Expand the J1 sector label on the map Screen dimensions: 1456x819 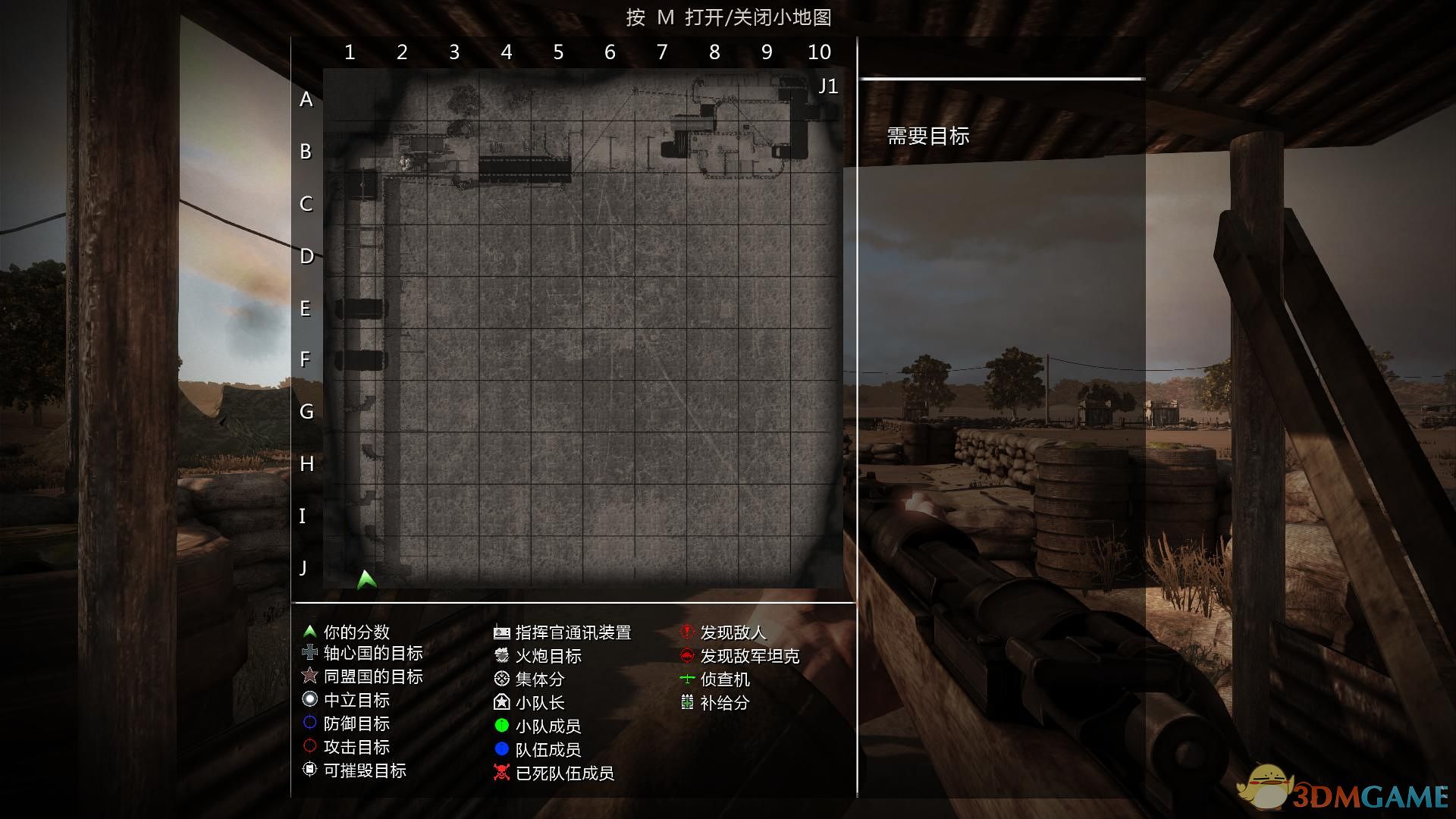[828, 86]
